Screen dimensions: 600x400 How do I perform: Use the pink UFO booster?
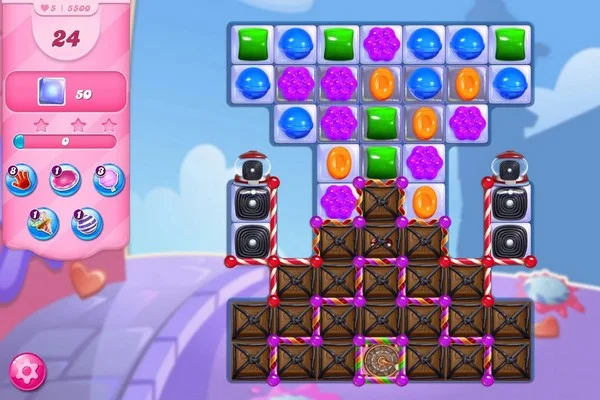point(65,180)
